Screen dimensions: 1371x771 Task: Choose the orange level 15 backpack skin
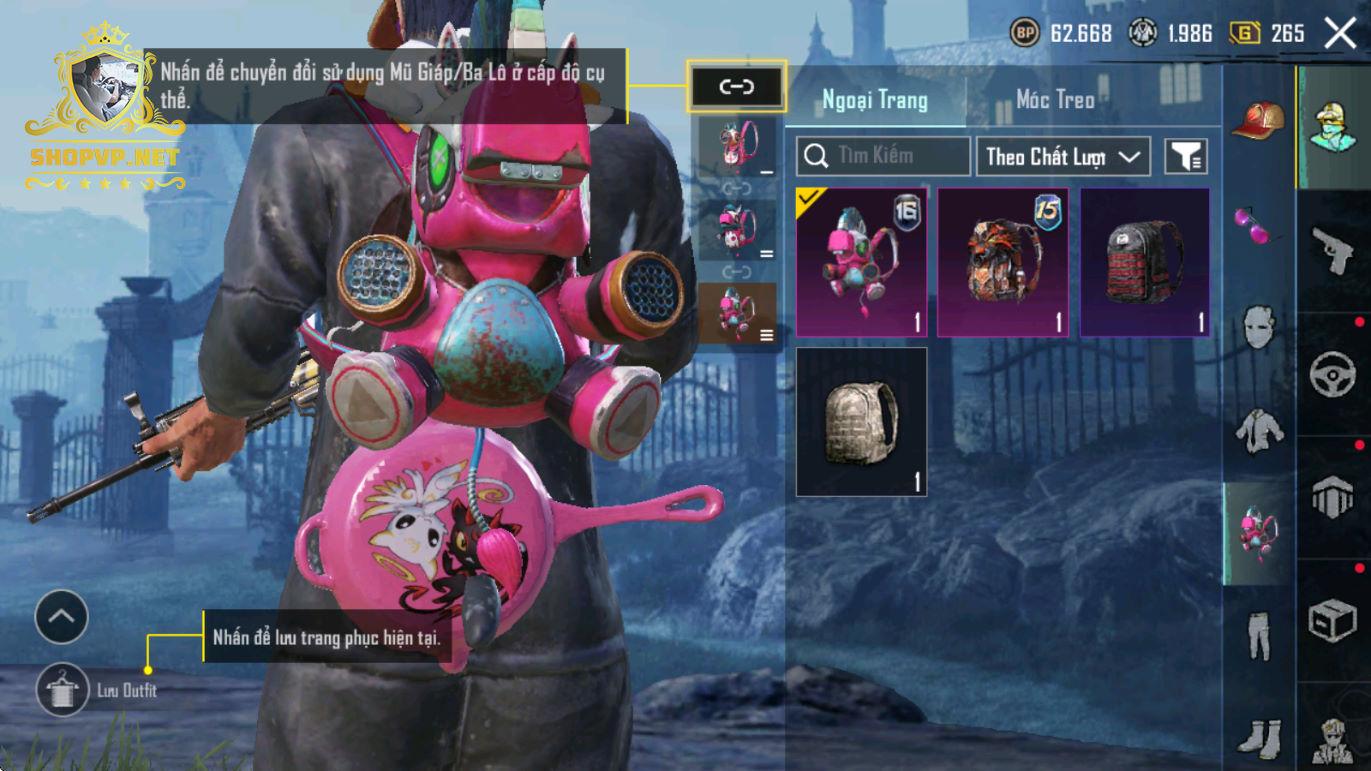click(1003, 262)
